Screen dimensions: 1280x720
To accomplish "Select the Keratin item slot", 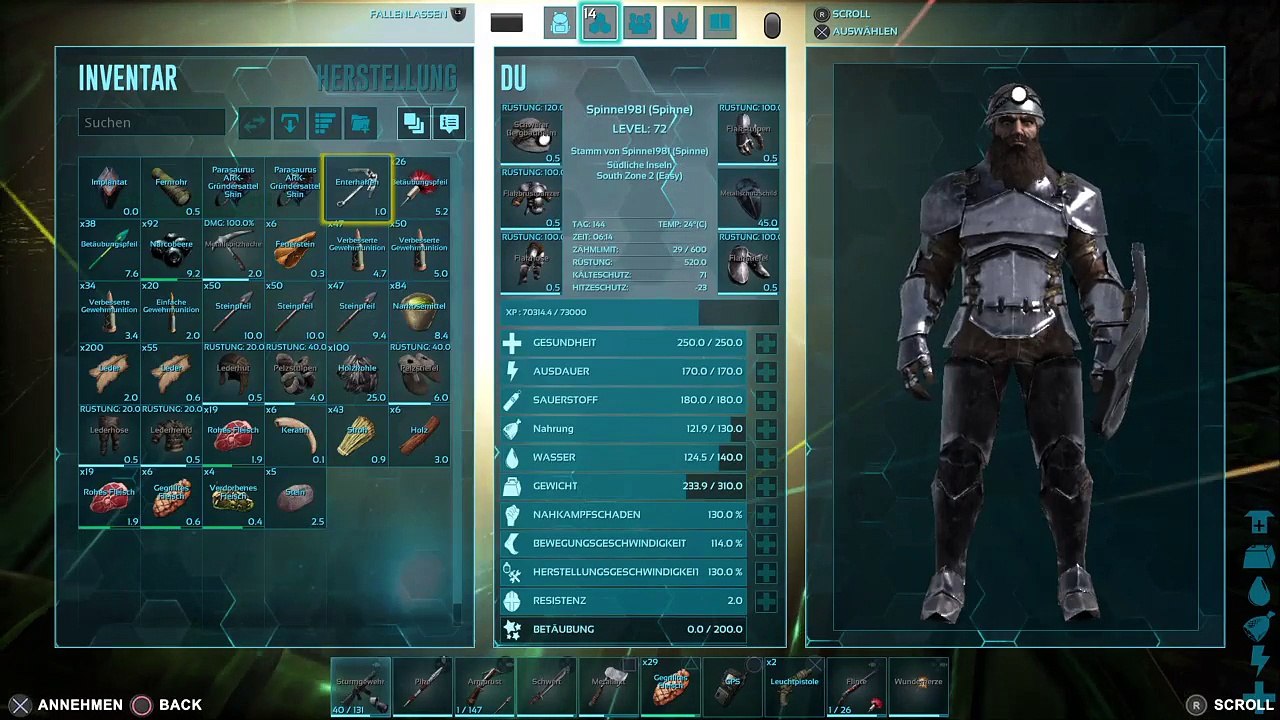I will [295, 436].
